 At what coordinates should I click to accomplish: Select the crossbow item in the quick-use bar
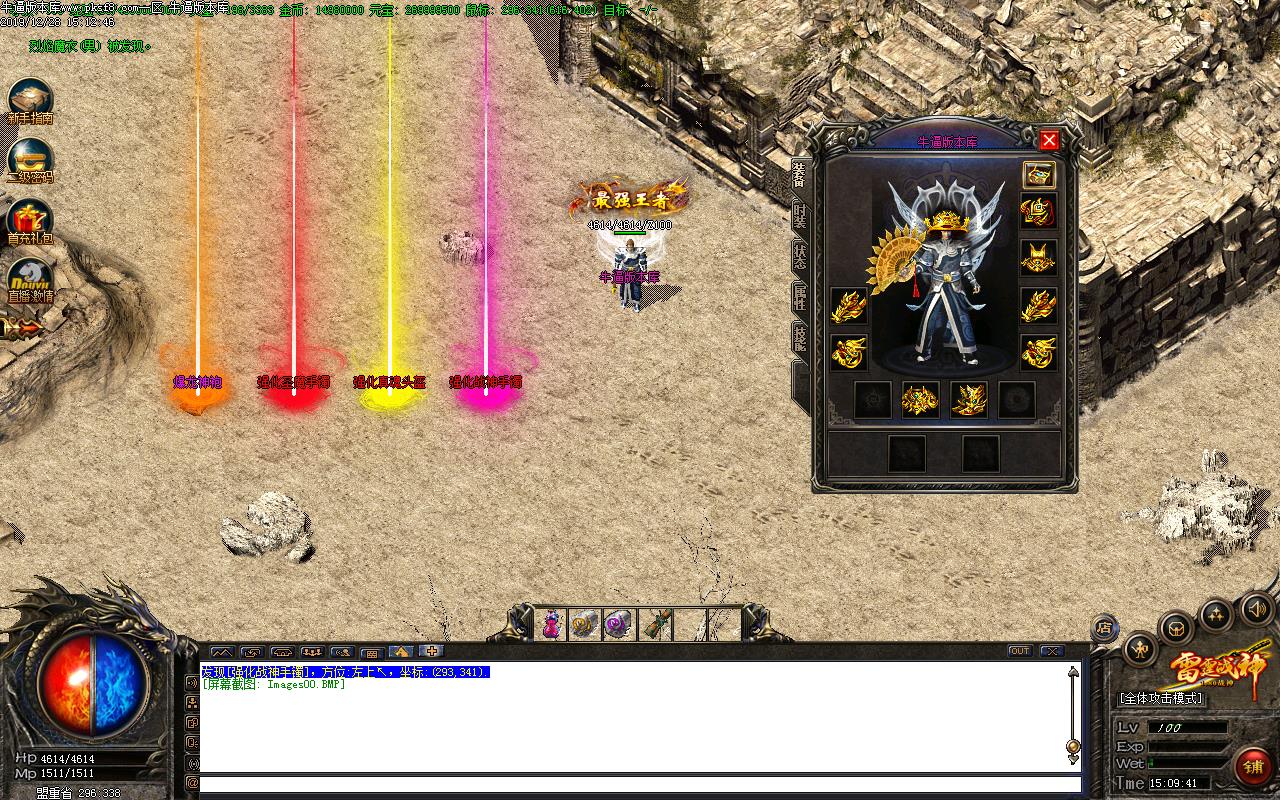[x=654, y=622]
